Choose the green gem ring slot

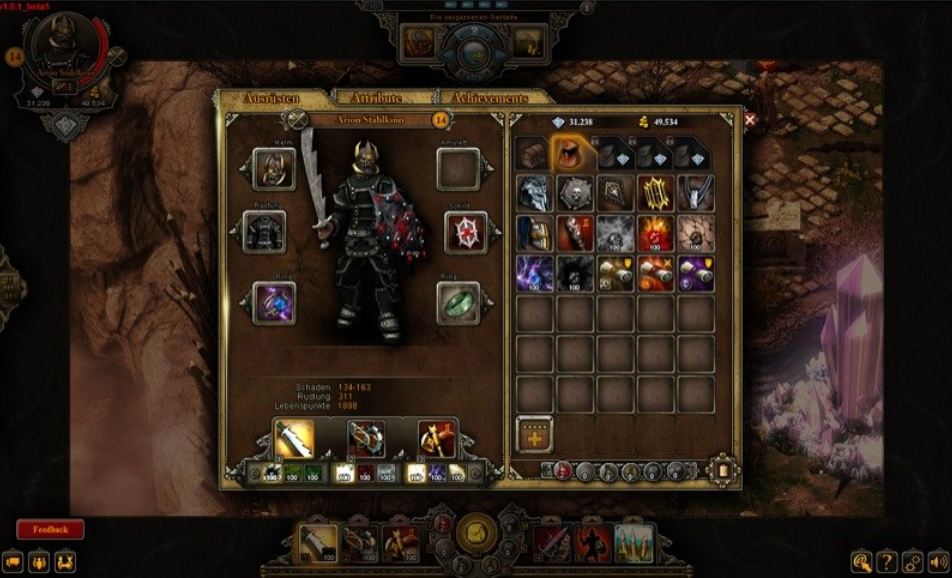459,302
